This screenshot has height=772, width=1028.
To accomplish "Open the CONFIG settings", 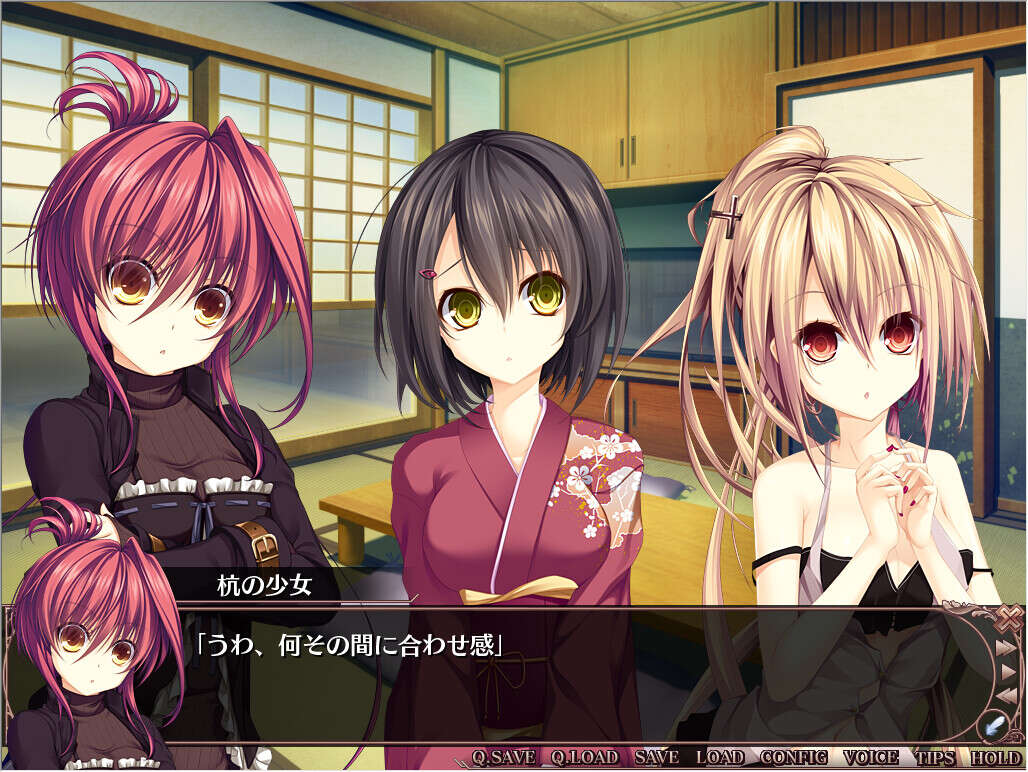I will click(x=794, y=757).
